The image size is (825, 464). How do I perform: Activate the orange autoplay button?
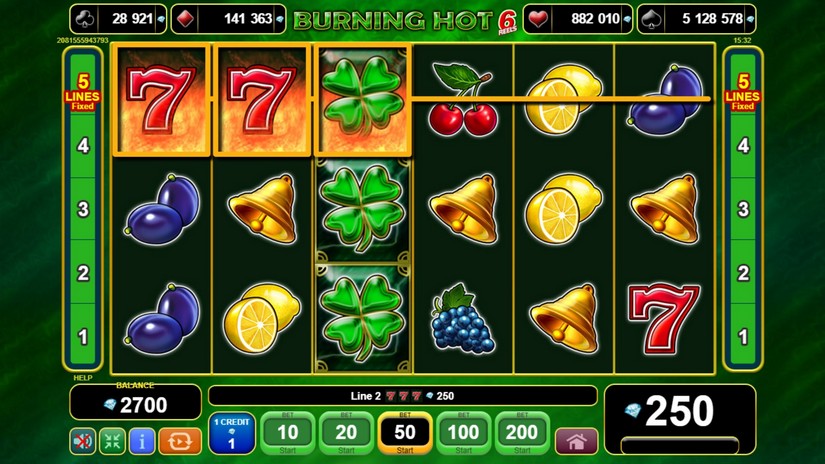point(180,440)
